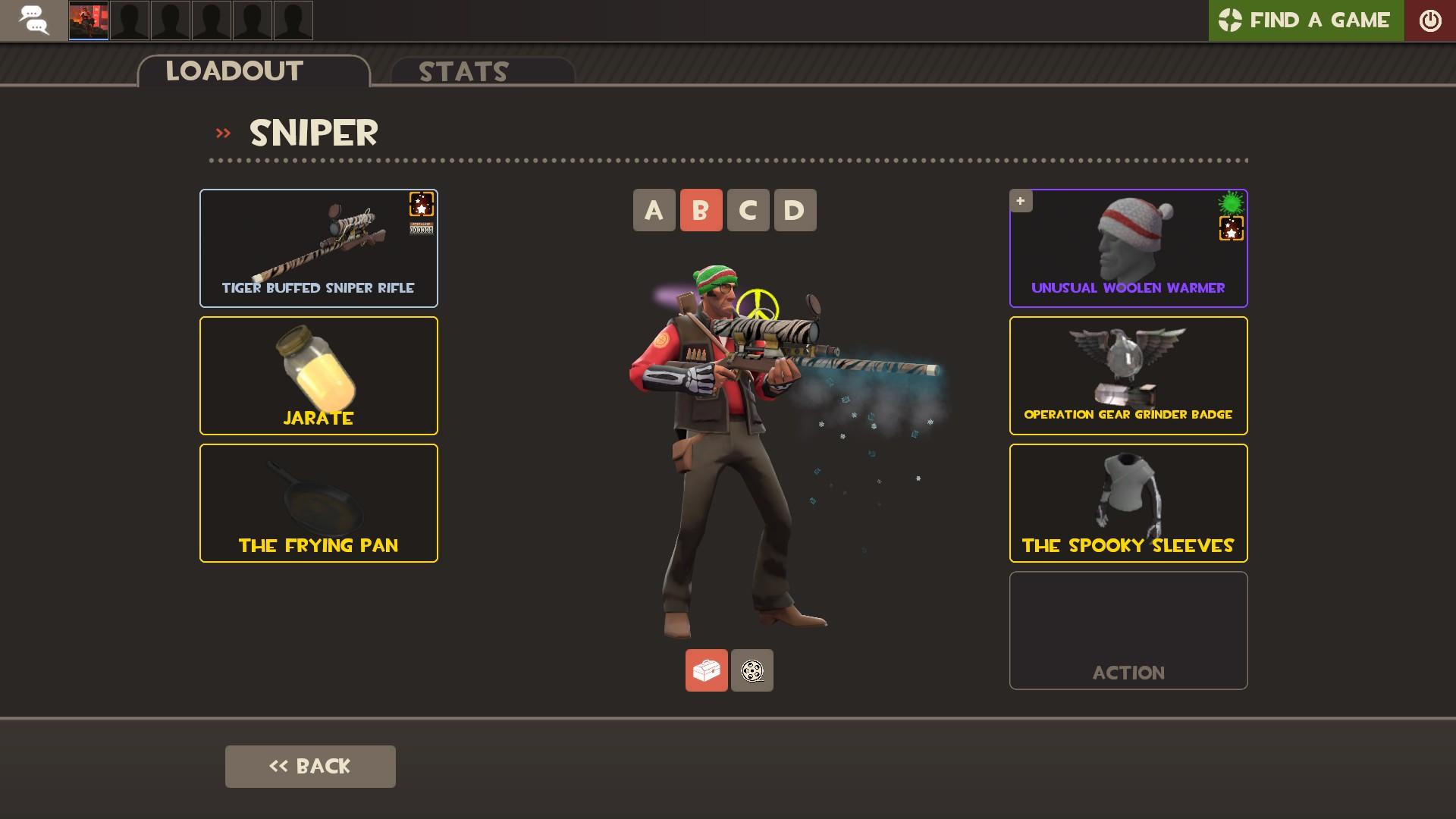The height and width of the screenshot is (819, 1456).
Task: Select the empty Action item slot
Action: (1128, 629)
